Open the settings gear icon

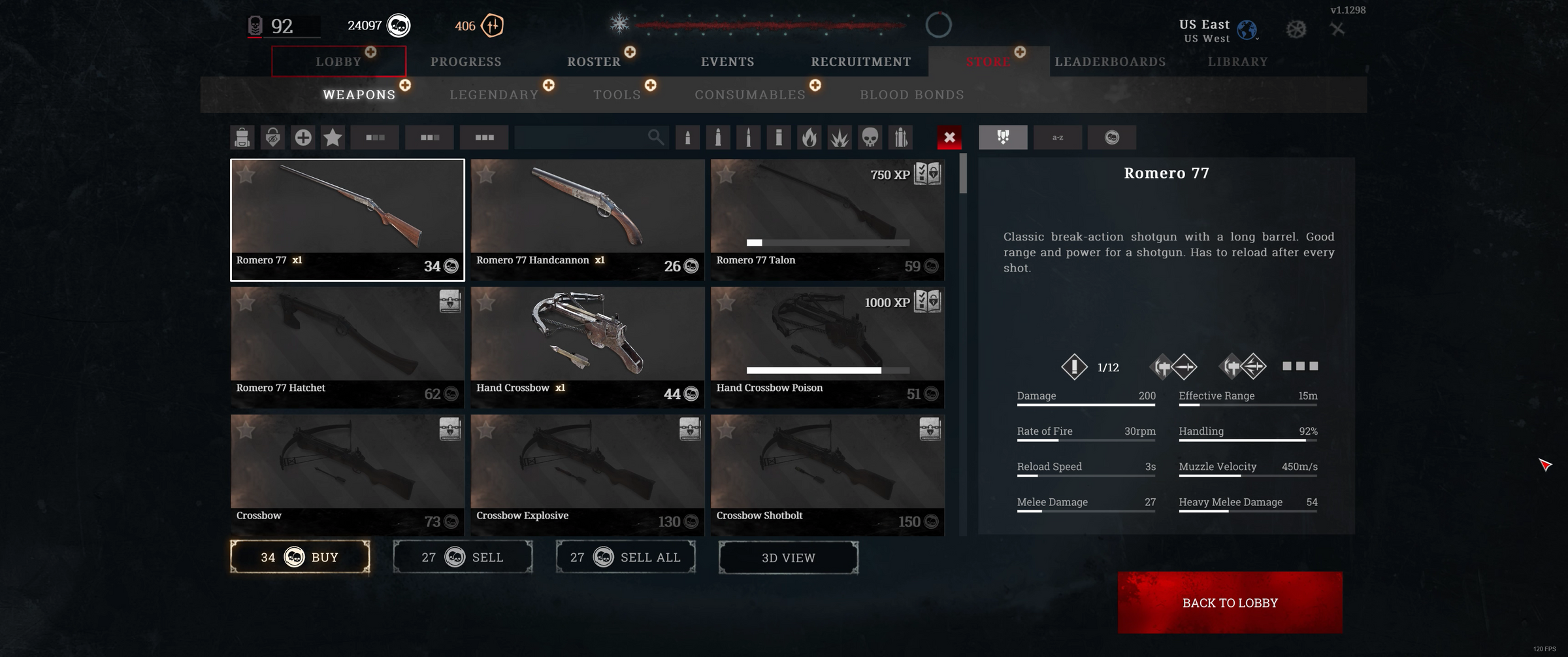click(1296, 29)
